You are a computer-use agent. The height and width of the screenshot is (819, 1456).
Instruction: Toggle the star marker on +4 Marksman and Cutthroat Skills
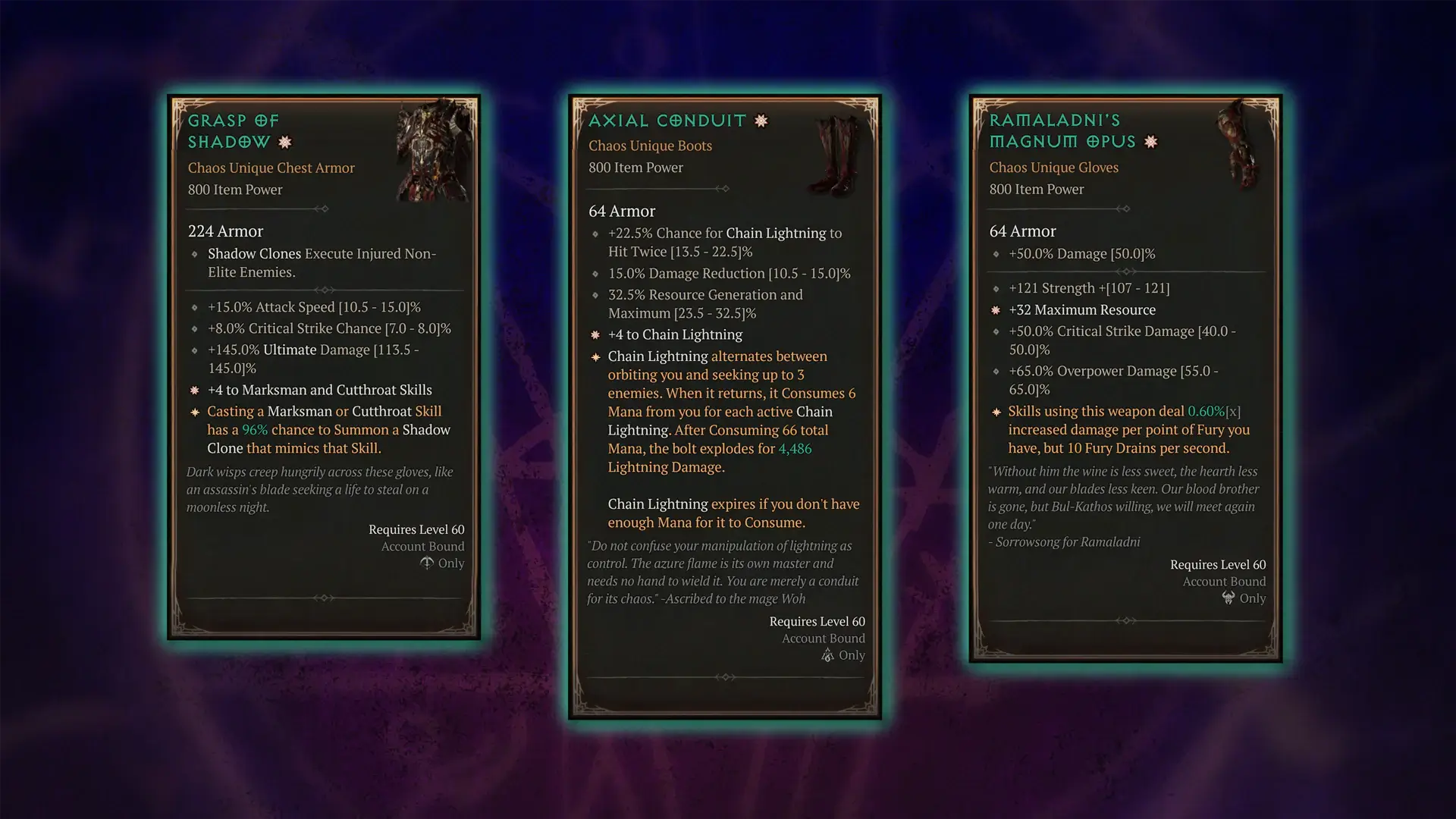point(195,390)
